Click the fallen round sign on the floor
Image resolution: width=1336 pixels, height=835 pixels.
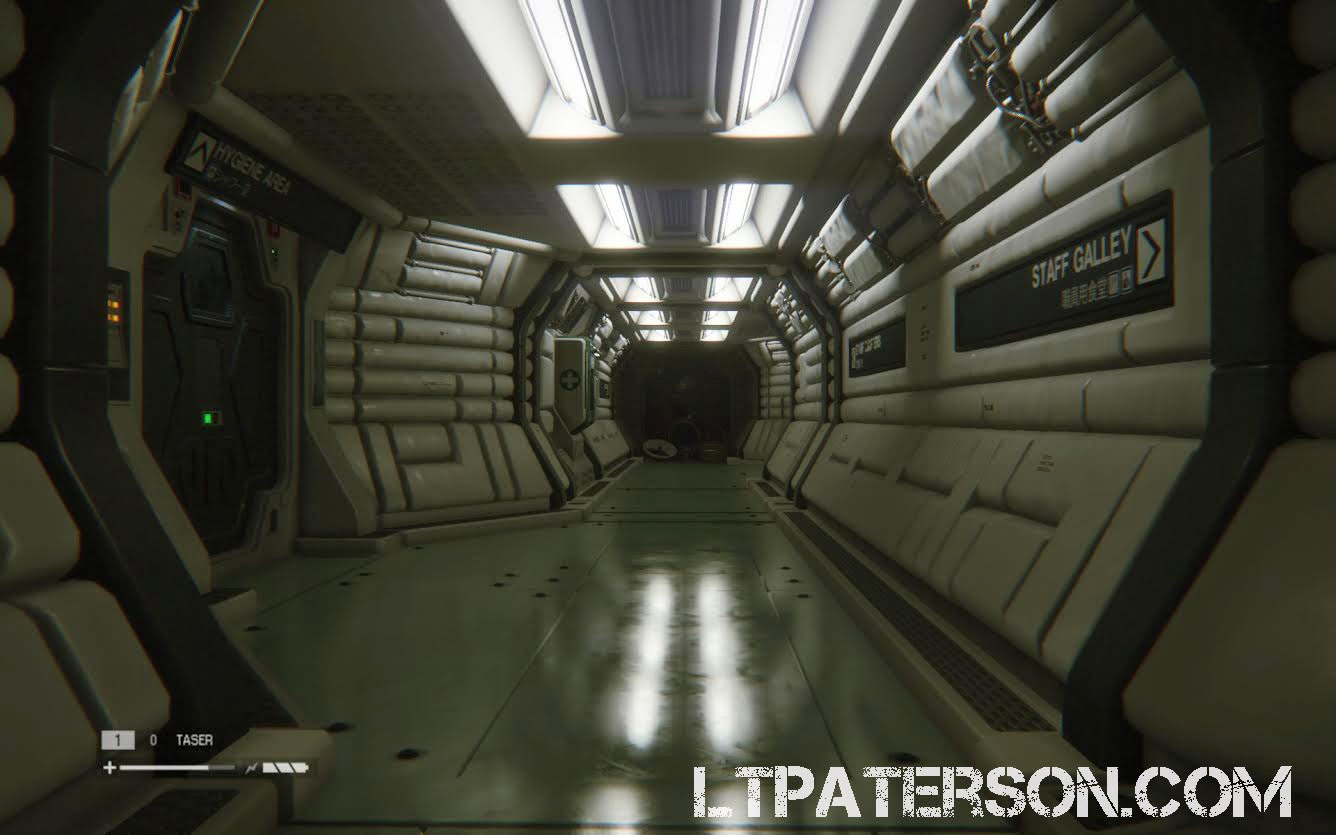tap(661, 447)
